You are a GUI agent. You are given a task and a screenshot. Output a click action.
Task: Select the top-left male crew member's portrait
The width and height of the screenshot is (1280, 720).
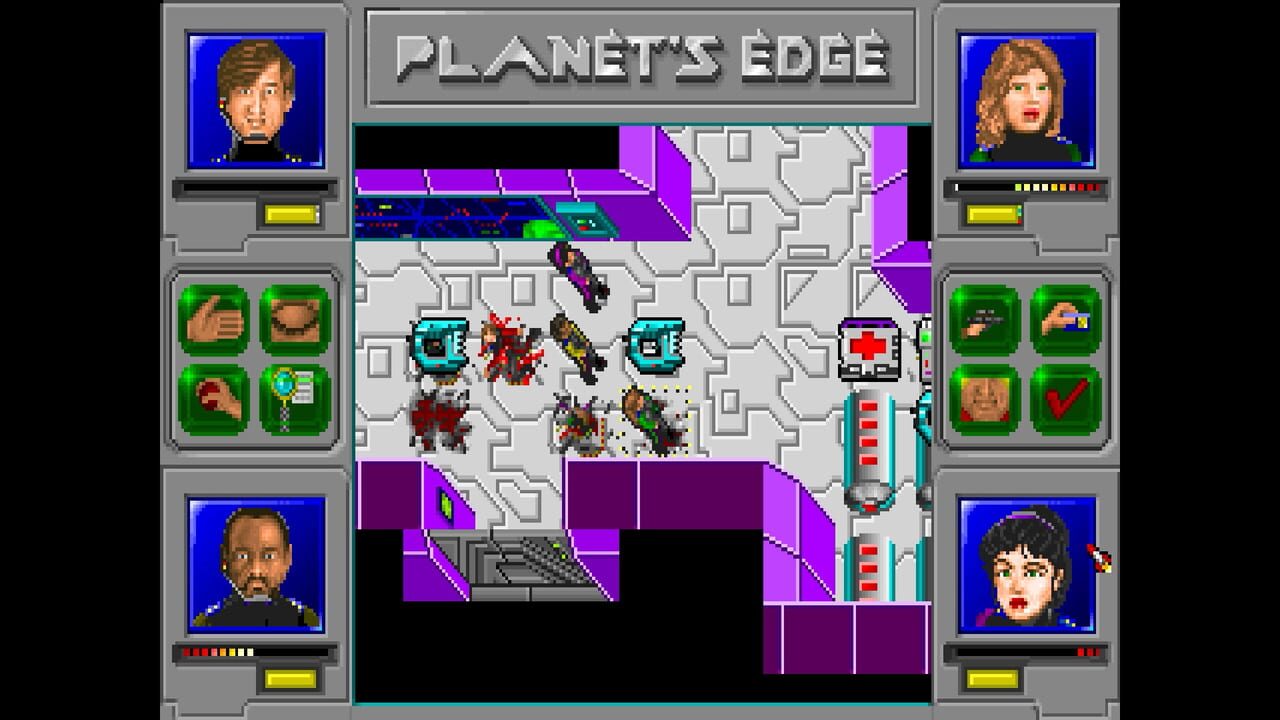coord(256,95)
